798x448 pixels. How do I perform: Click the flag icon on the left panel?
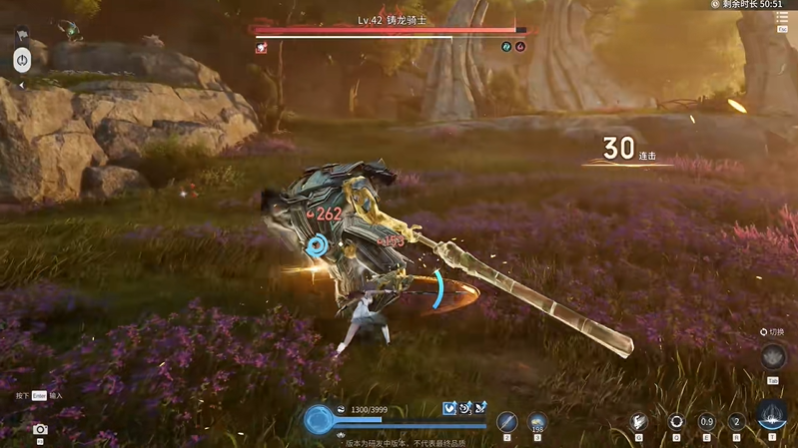point(22,35)
